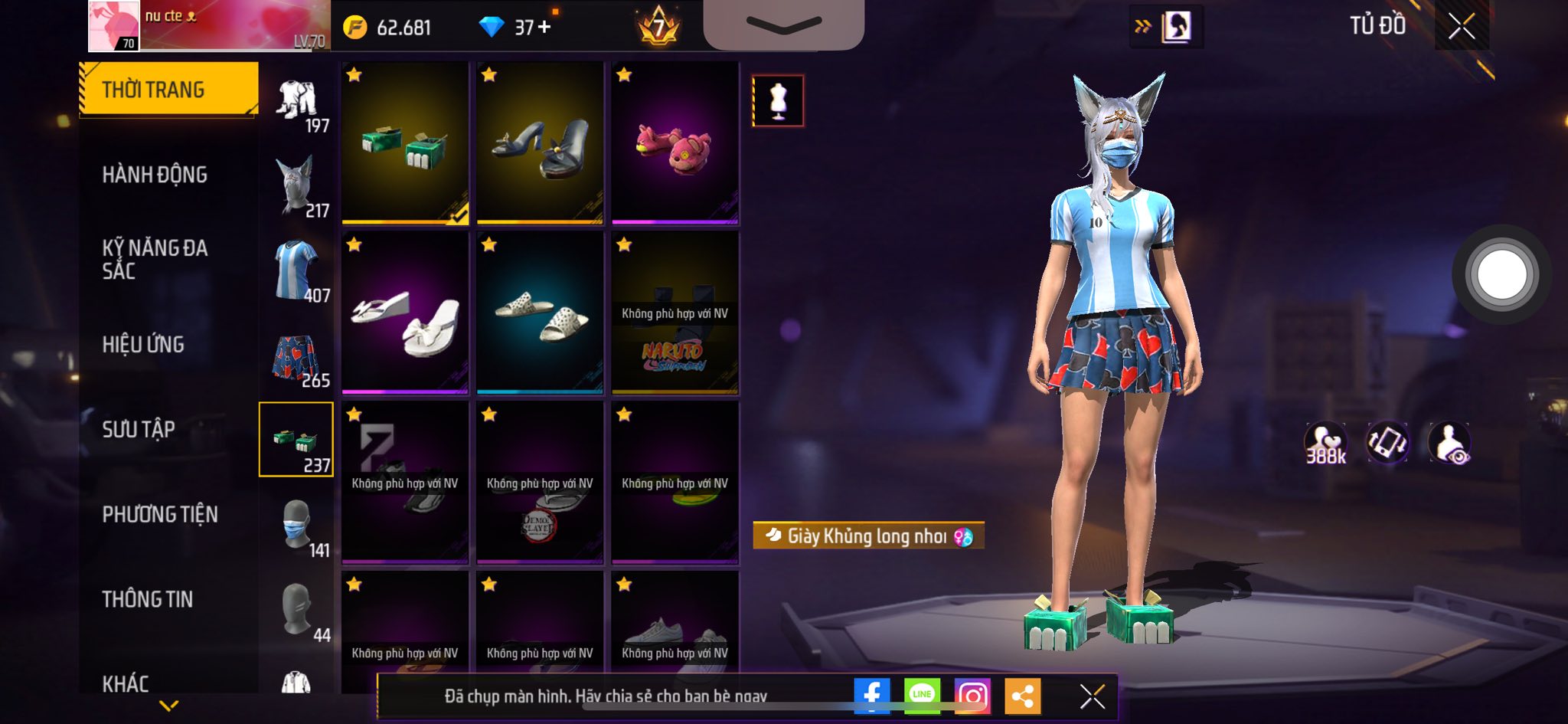
Task: Select the blue face mask category
Action: click(x=296, y=525)
